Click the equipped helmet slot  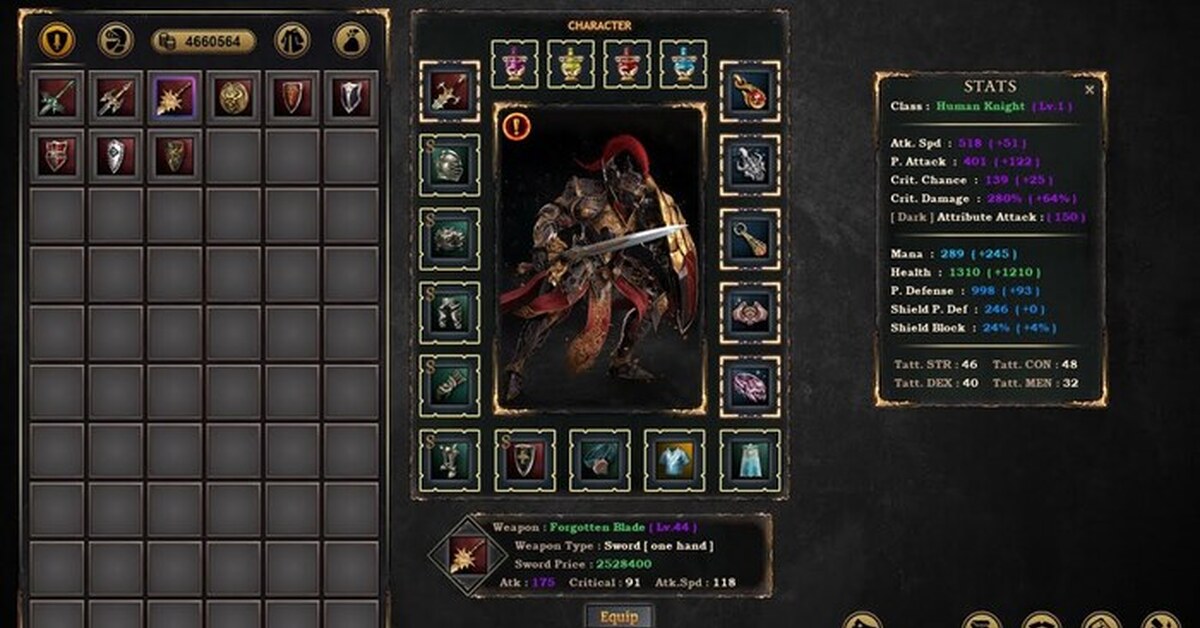pyautogui.click(x=450, y=165)
